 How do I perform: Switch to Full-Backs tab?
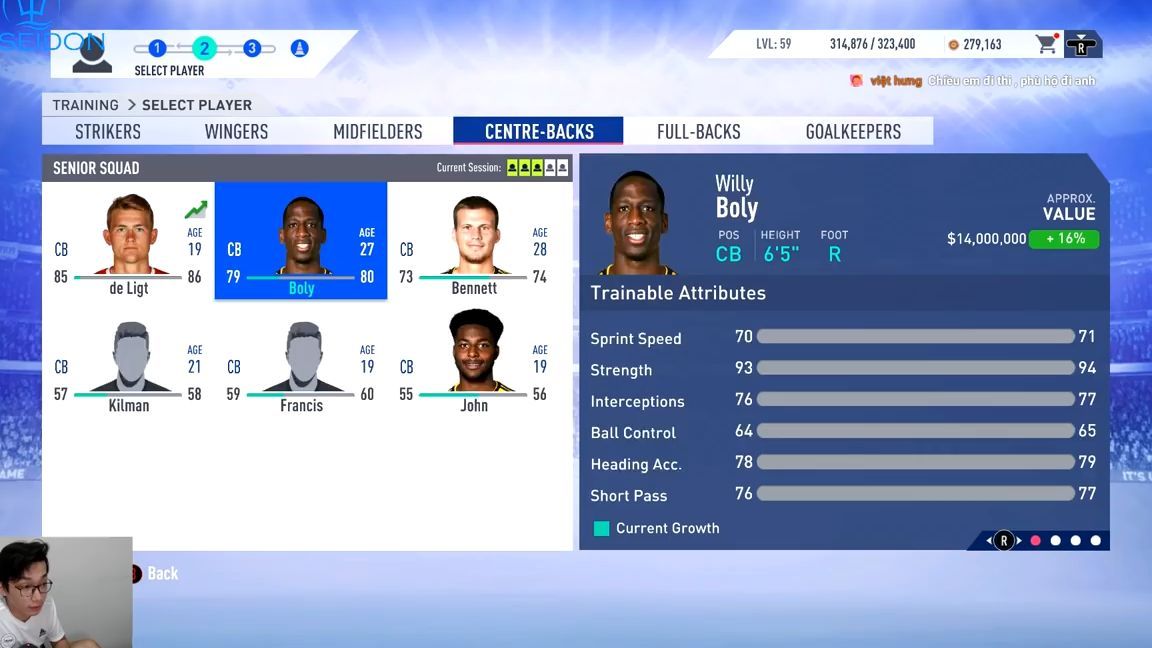[698, 132]
